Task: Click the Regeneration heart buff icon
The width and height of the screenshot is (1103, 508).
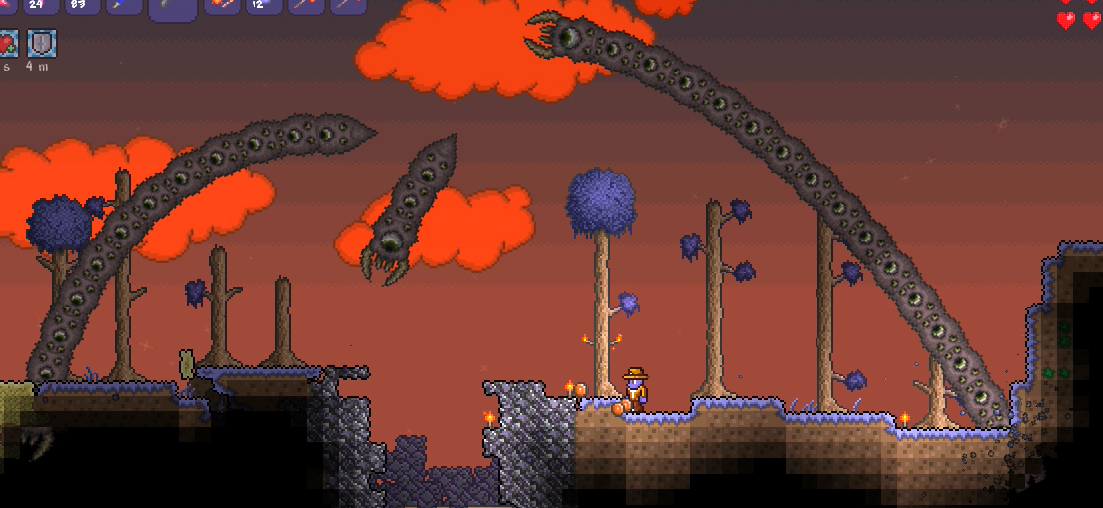Action: [x=6, y=43]
